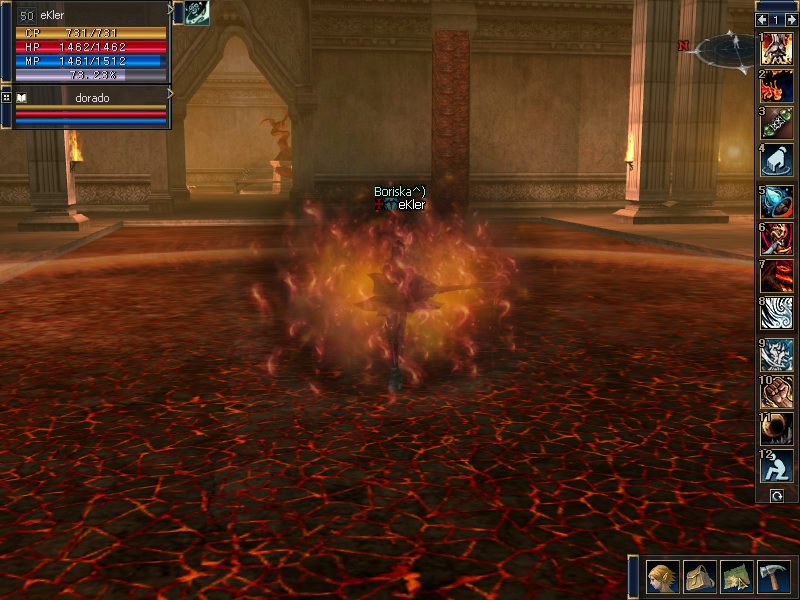Use the clenched fist skill in slot 10

777,392
